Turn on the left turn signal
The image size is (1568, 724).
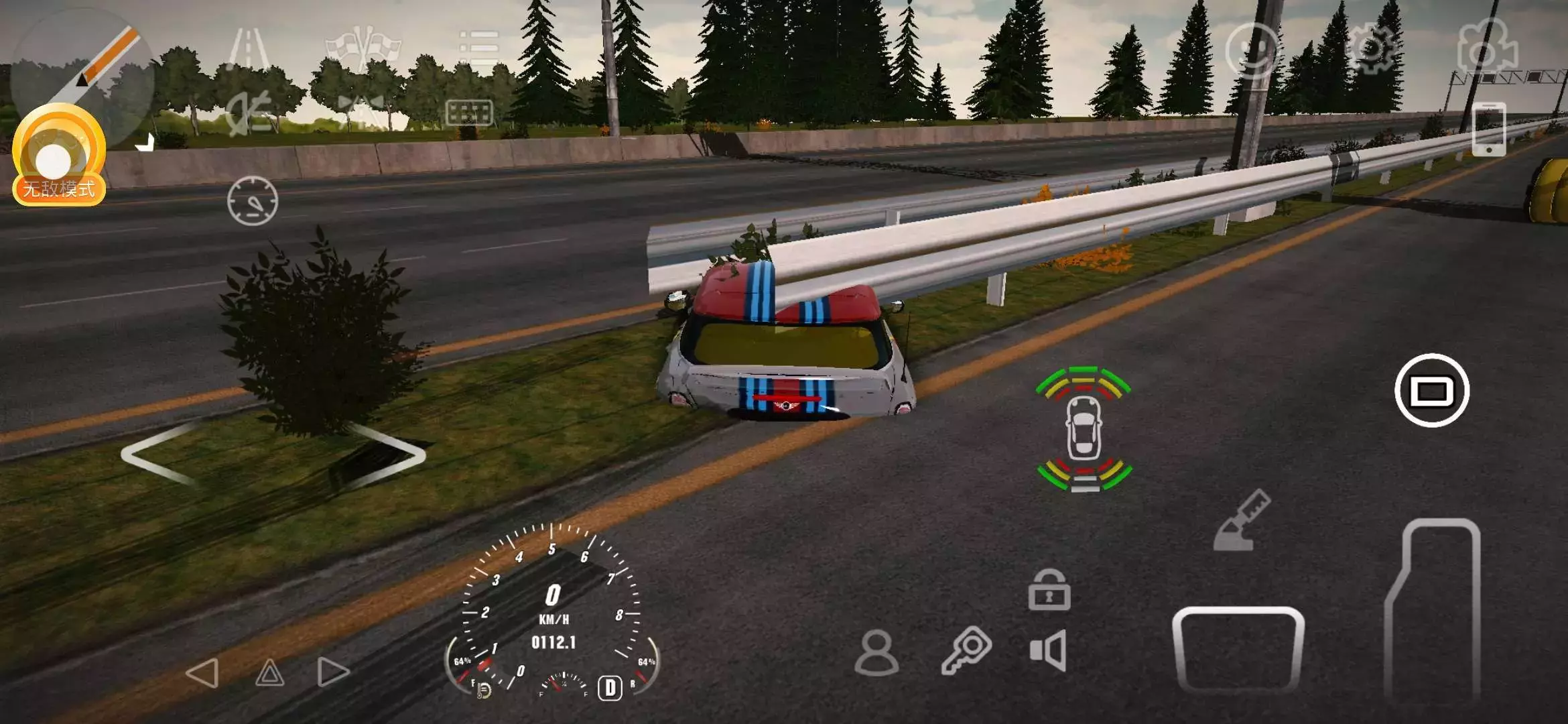coord(202,672)
